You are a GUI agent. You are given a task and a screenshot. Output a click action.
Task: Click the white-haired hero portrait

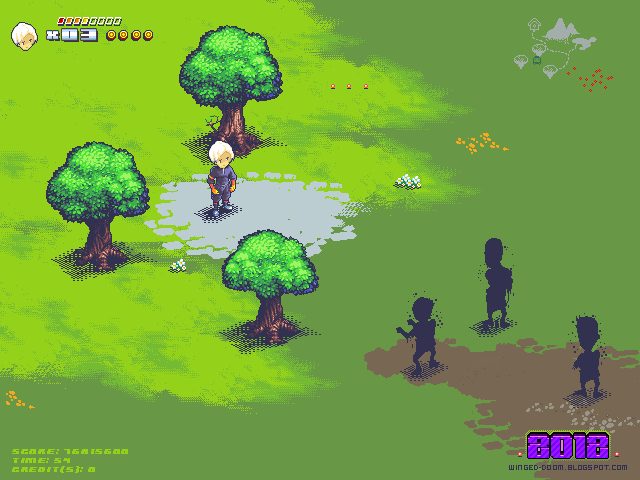coord(23,36)
